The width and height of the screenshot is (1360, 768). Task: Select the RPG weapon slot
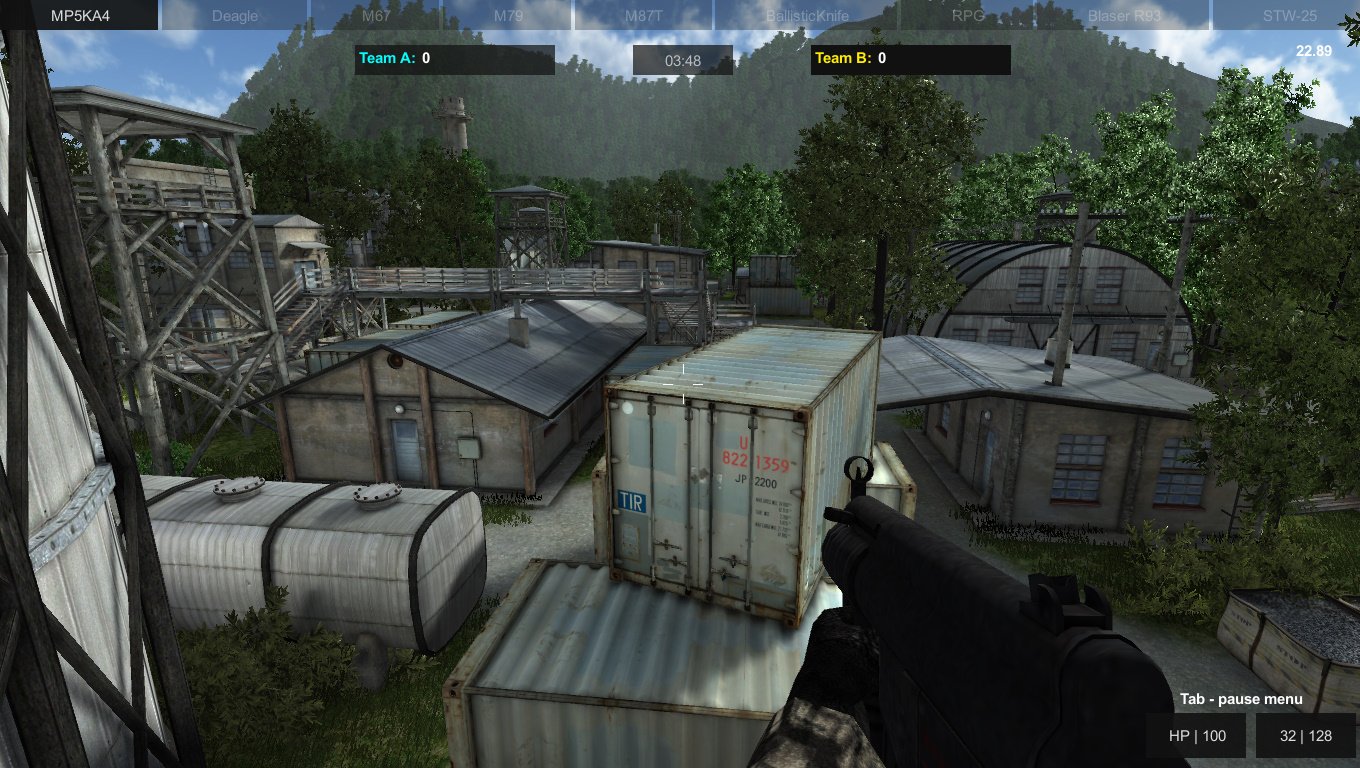point(968,15)
